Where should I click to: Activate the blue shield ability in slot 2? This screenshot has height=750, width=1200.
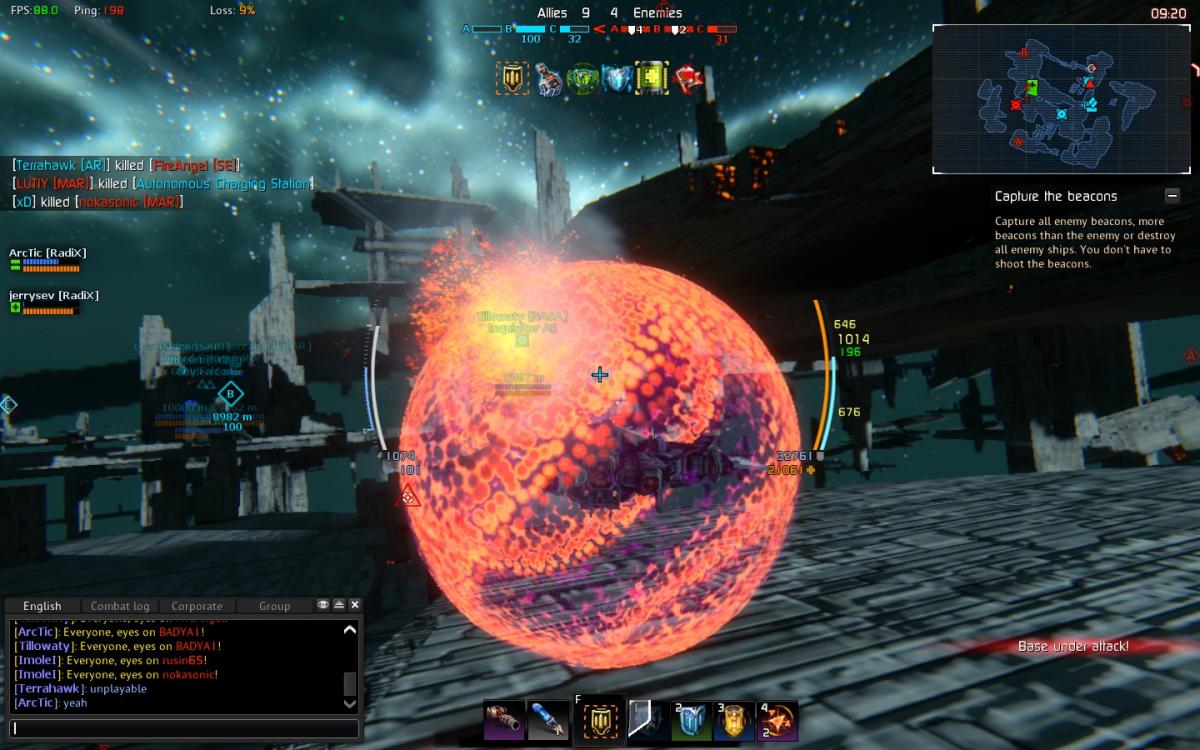(690, 721)
